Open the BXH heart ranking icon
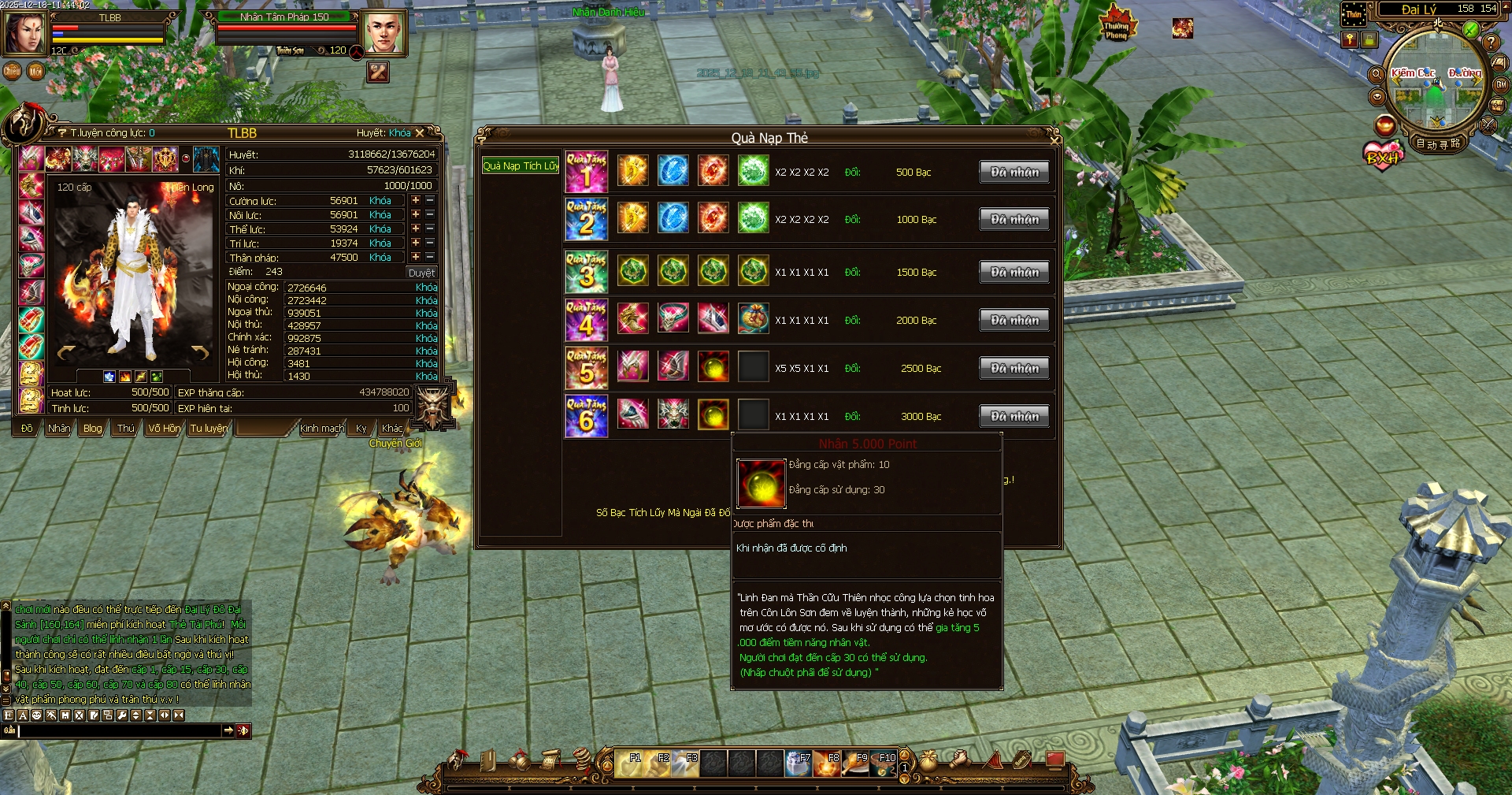Viewport: 1512px width, 795px height. point(1383,155)
